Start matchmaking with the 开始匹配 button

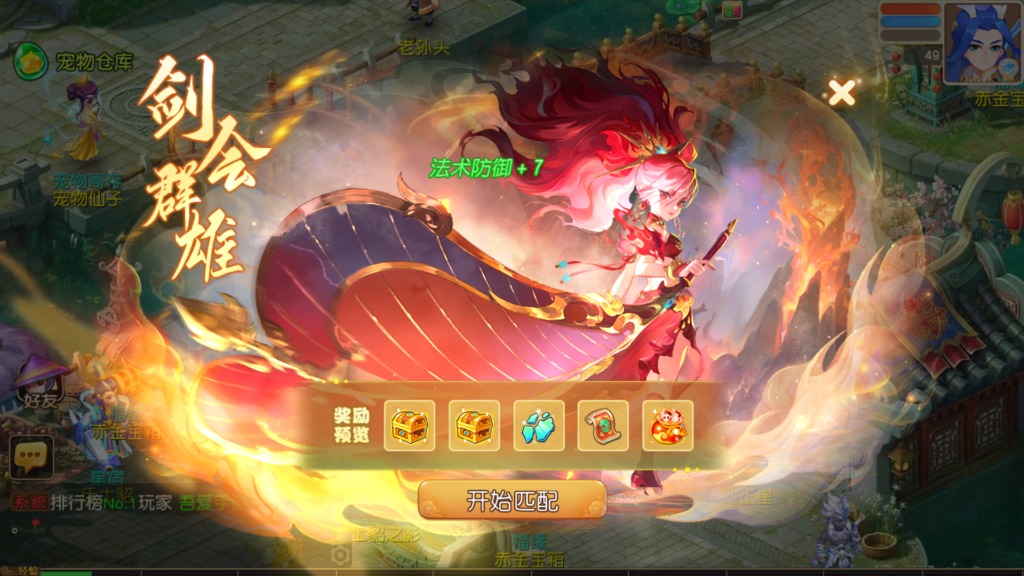tap(511, 500)
